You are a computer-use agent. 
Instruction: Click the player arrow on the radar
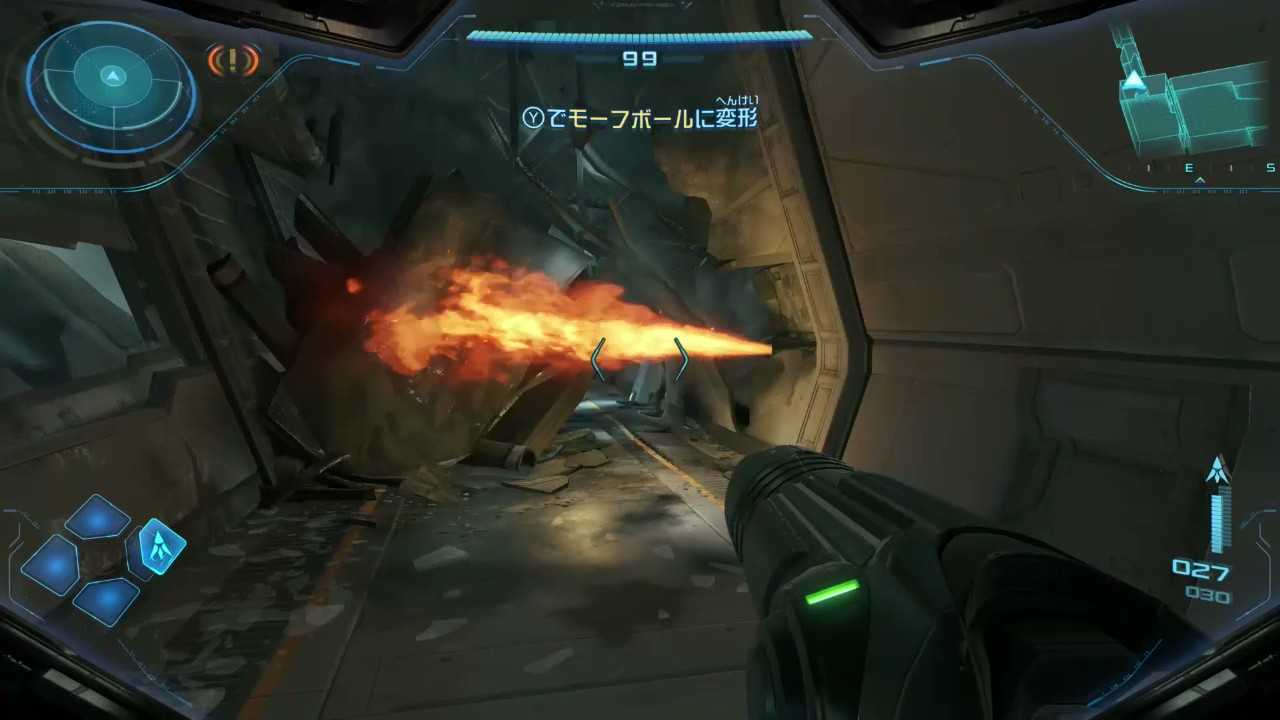[x=112, y=75]
